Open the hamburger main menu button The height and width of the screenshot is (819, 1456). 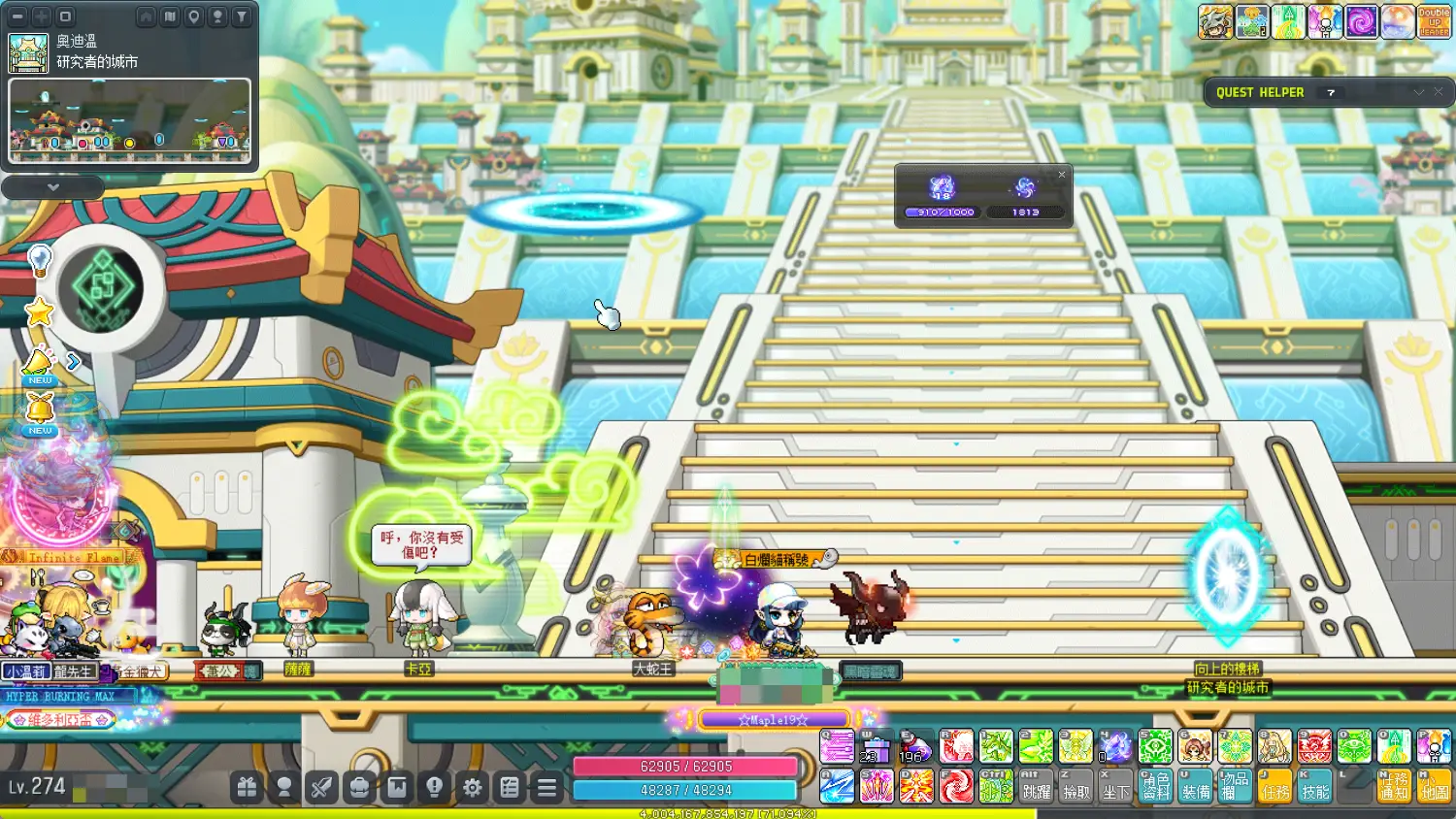[547, 787]
